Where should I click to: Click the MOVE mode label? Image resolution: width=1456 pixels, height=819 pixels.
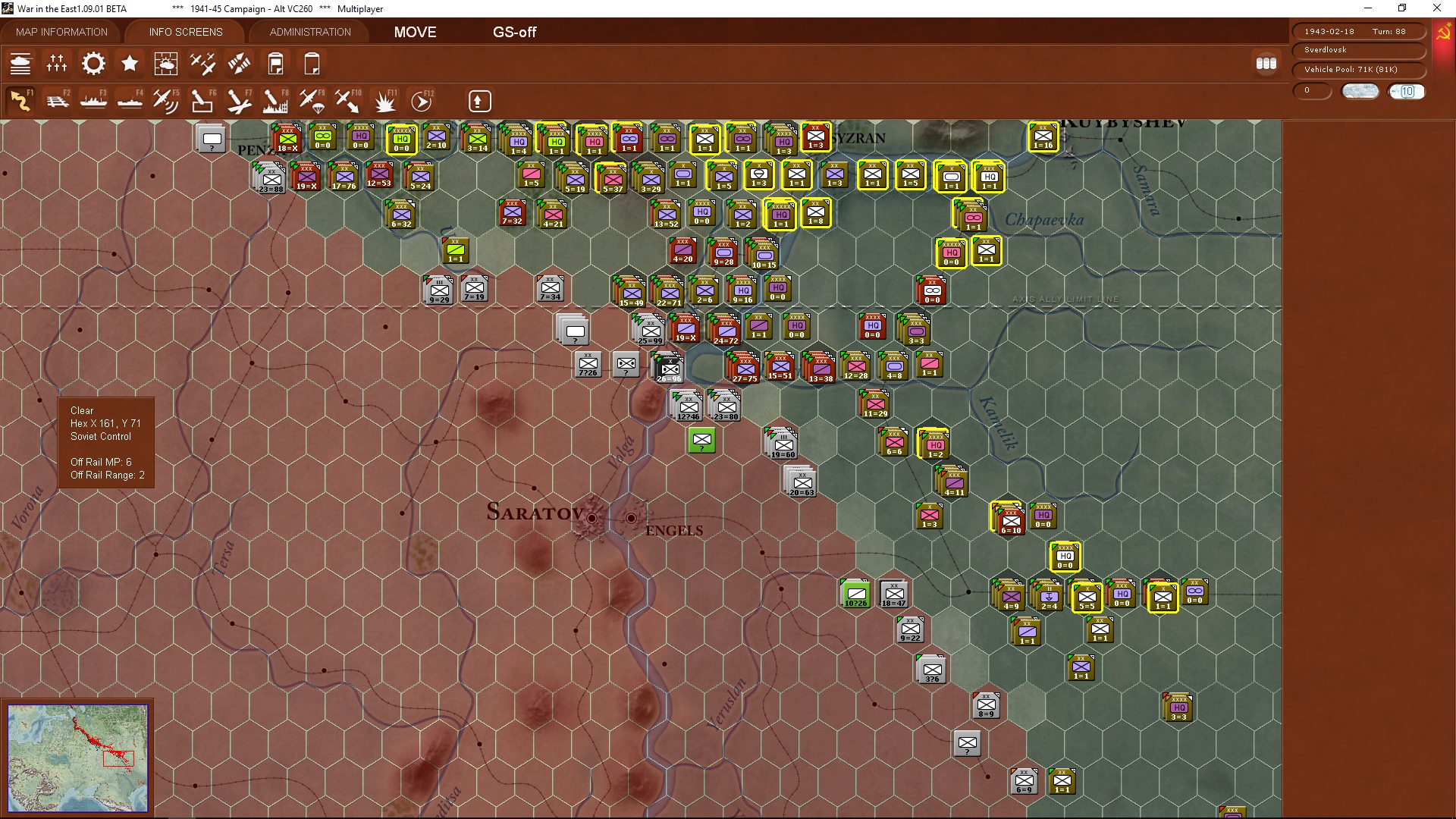coord(414,32)
